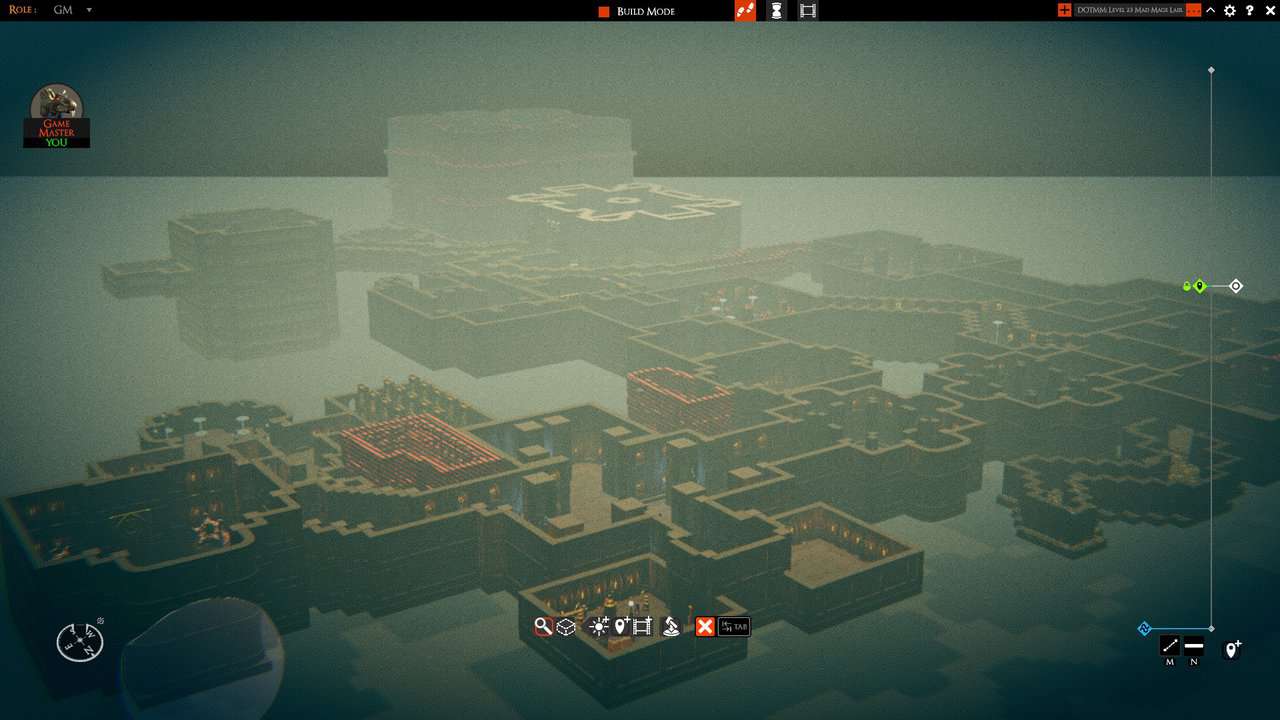Viewport: 1280px width, 720px height.
Task: Open the hourglass turn mode icon
Action: point(777,11)
